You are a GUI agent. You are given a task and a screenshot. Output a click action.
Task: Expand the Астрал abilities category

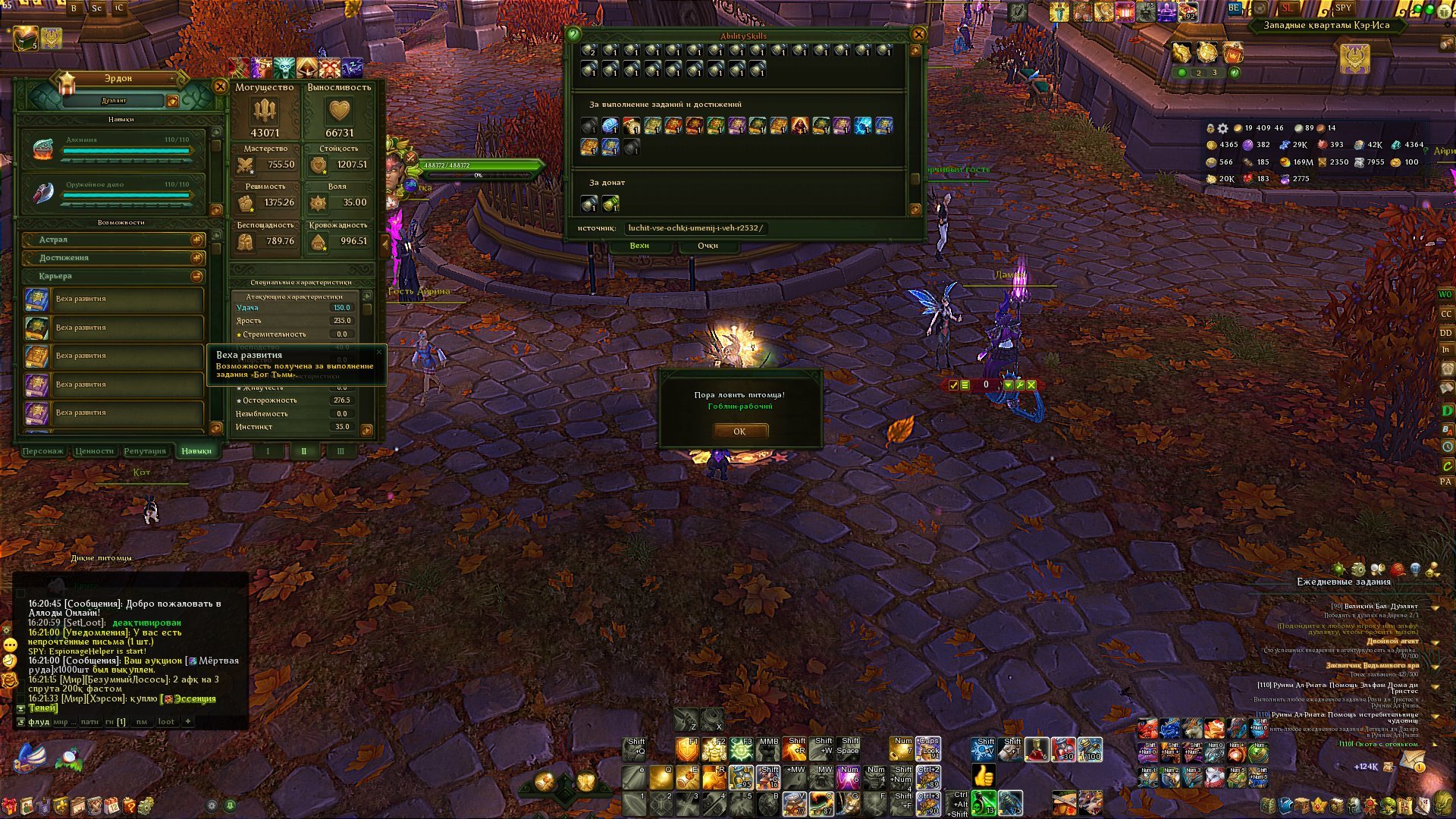coord(196,240)
